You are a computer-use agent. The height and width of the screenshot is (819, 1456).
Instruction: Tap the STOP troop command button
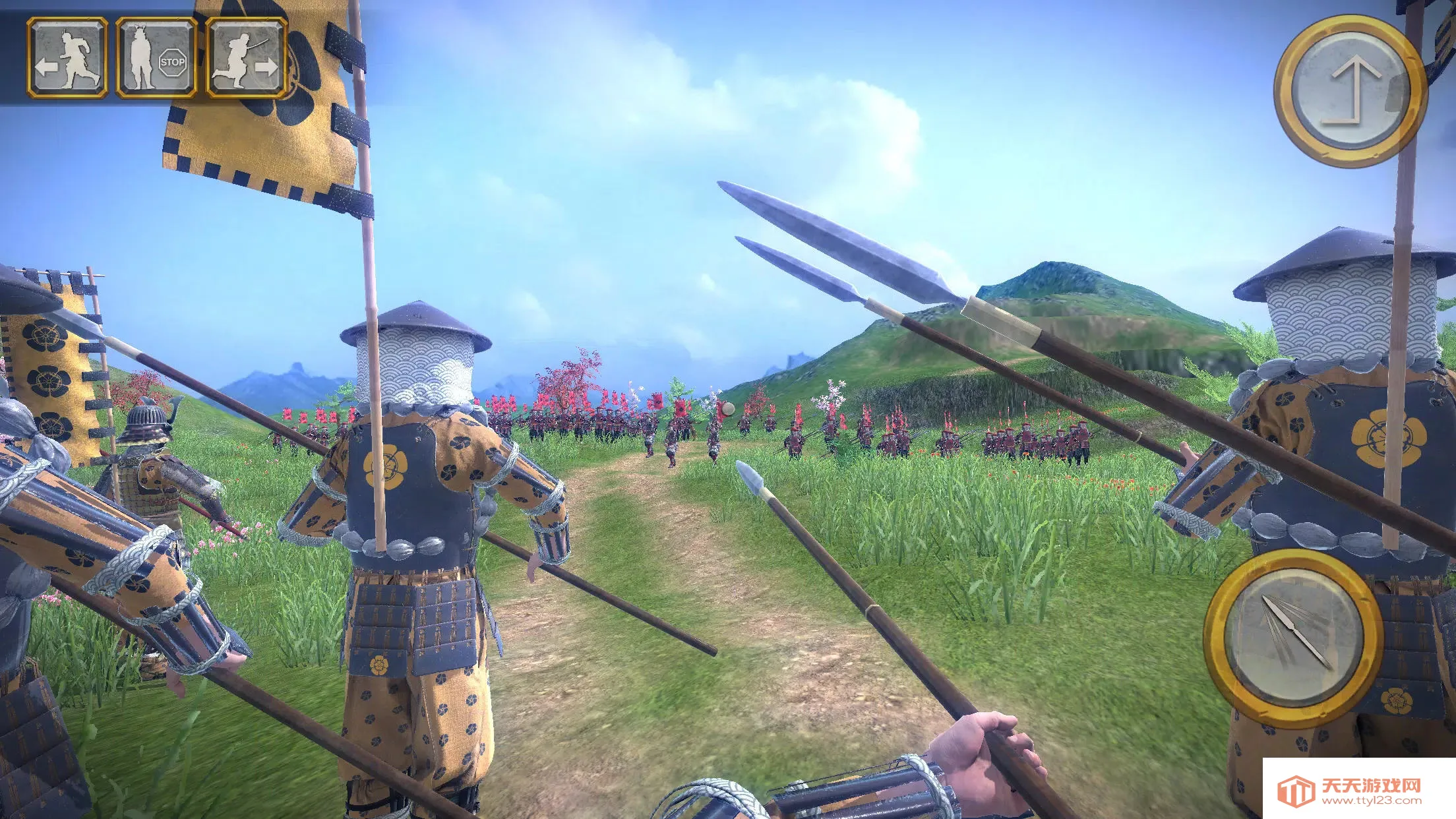pos(156,58)
